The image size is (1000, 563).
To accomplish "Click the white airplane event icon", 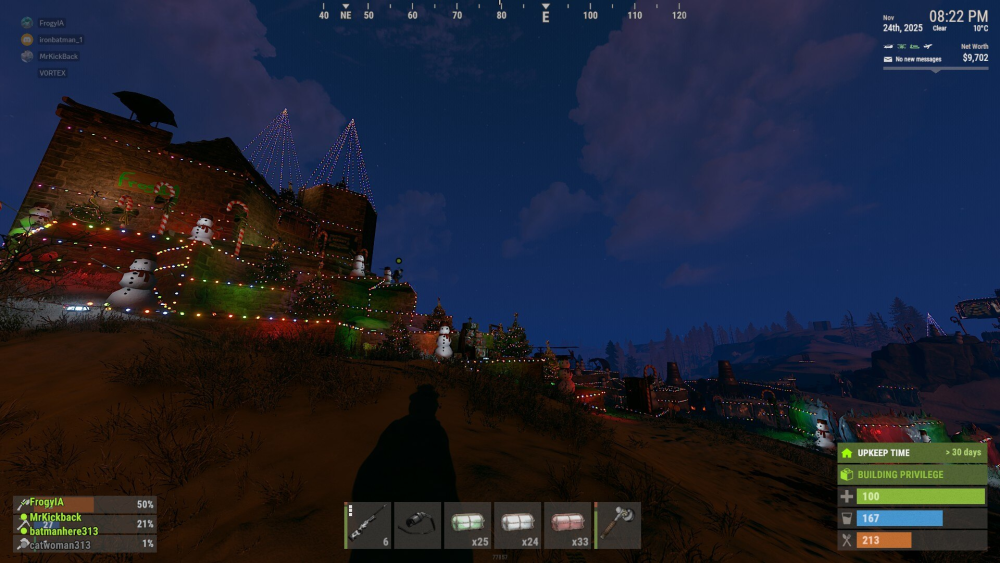I will click(930, 46).
